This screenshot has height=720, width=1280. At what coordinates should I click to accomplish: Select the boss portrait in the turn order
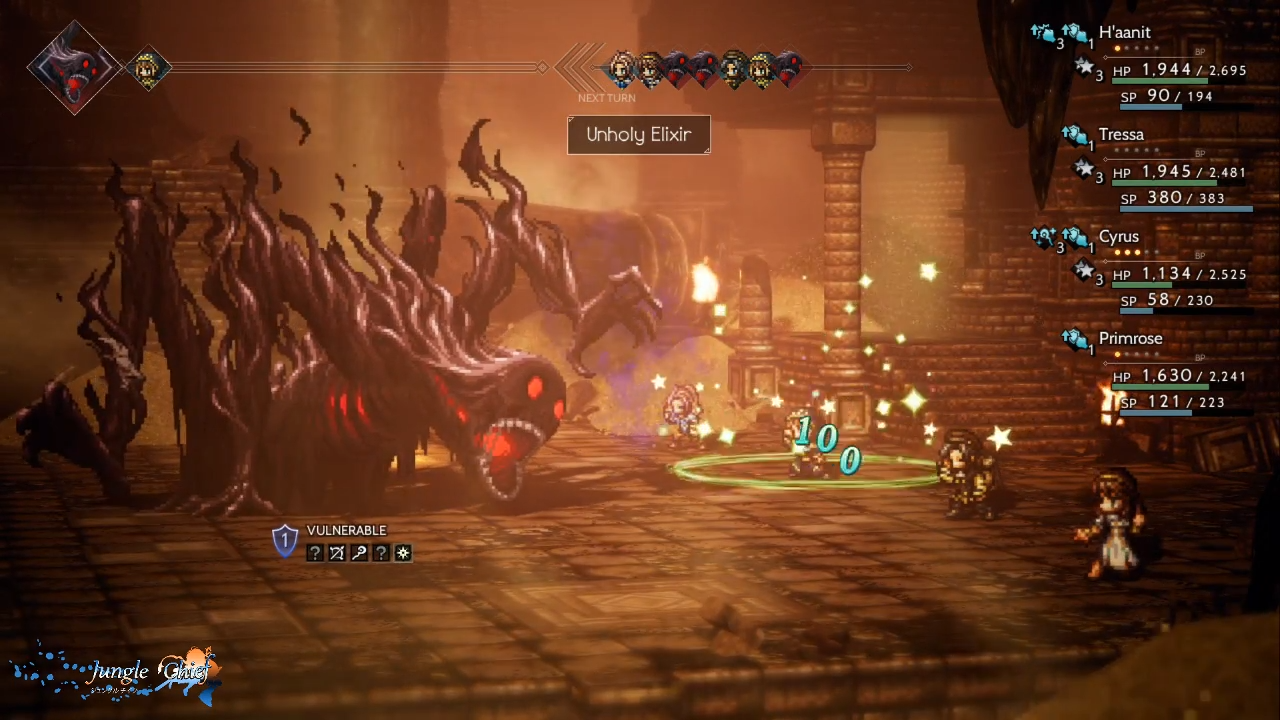click(74, 68)
